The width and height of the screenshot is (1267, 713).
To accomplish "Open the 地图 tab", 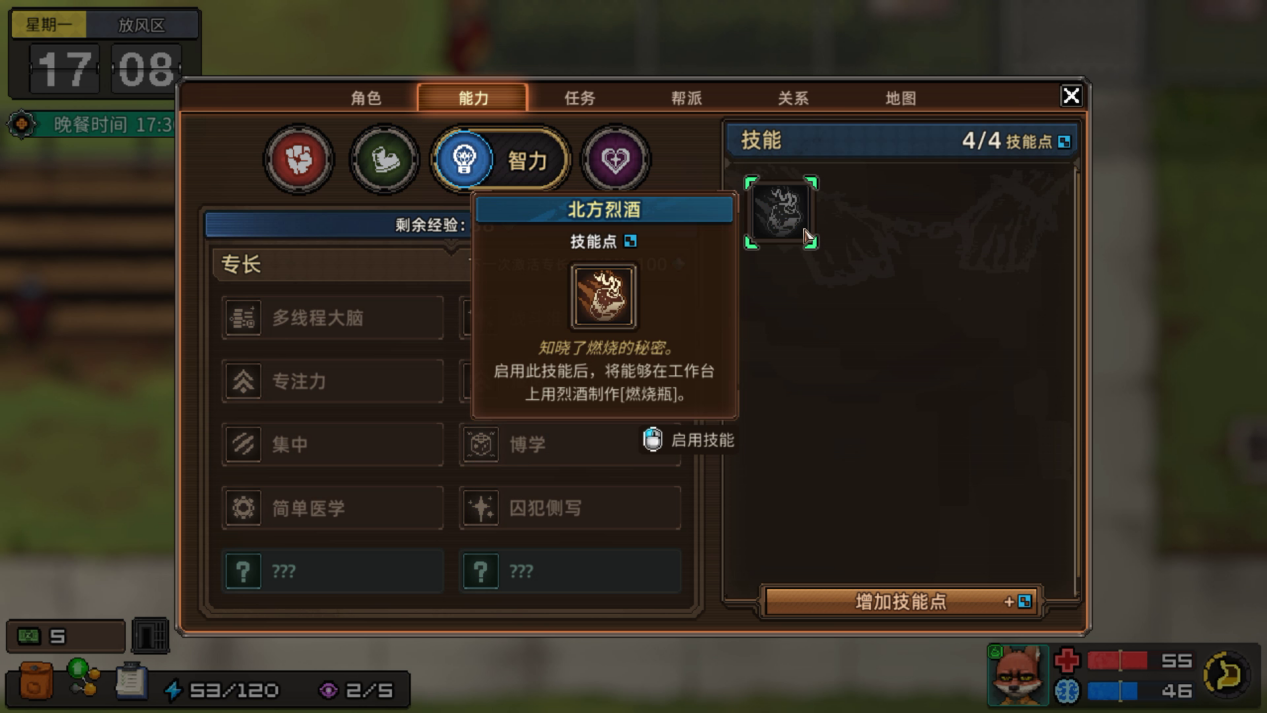I will pyautogui.click(x=900, y=98).
